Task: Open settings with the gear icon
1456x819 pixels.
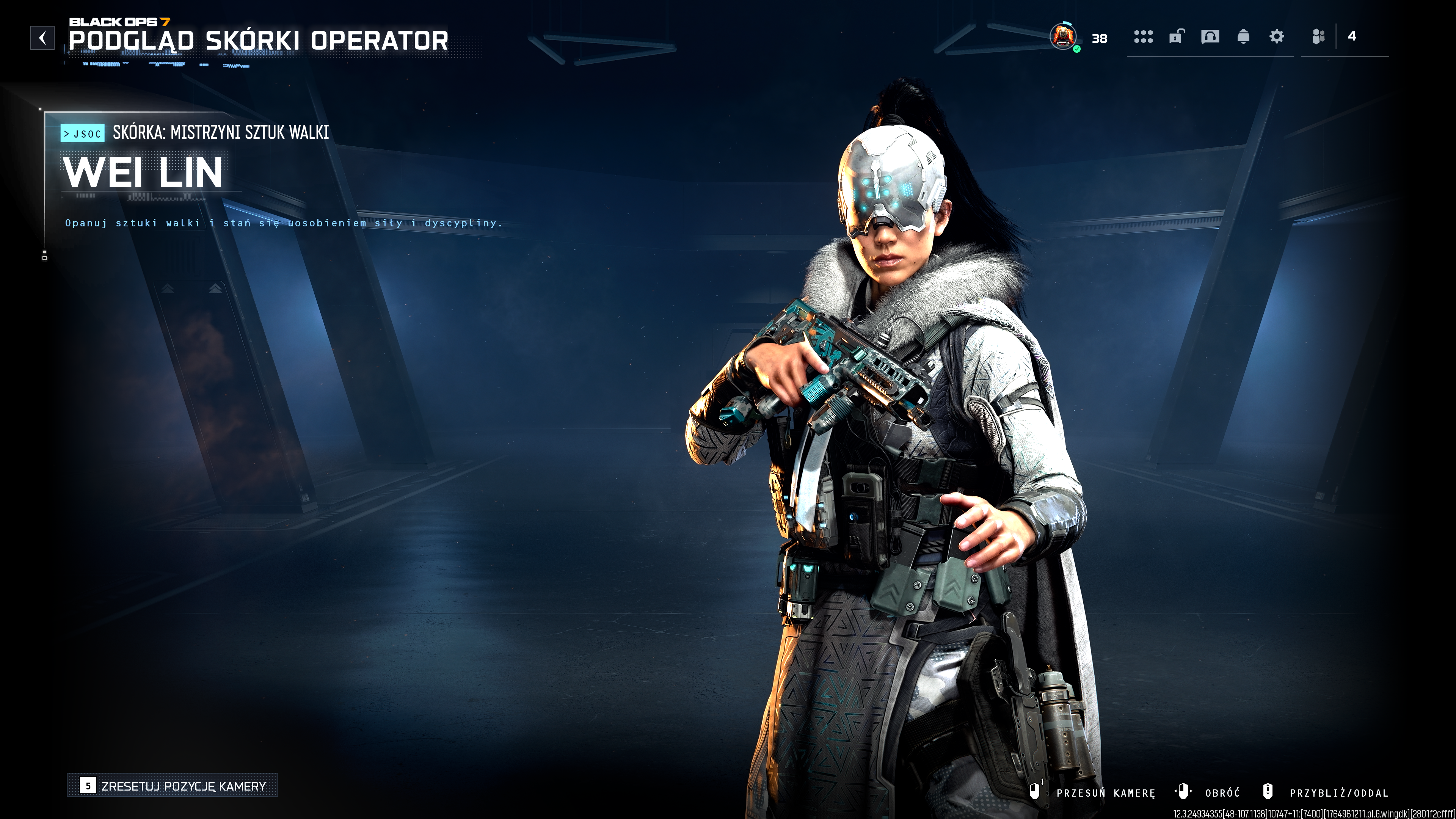Action: pos(1276,37)
